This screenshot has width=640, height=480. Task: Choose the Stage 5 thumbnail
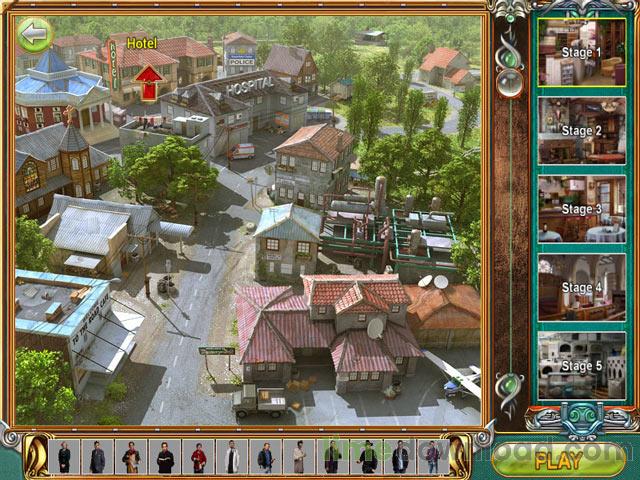[x=581, y=366]
